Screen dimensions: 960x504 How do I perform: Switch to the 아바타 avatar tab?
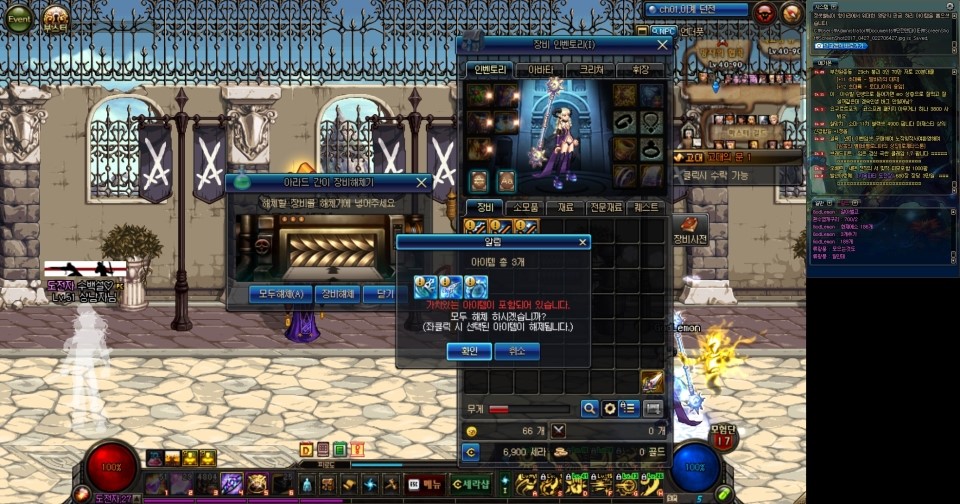pyautogui.click(x=540, y=70)
